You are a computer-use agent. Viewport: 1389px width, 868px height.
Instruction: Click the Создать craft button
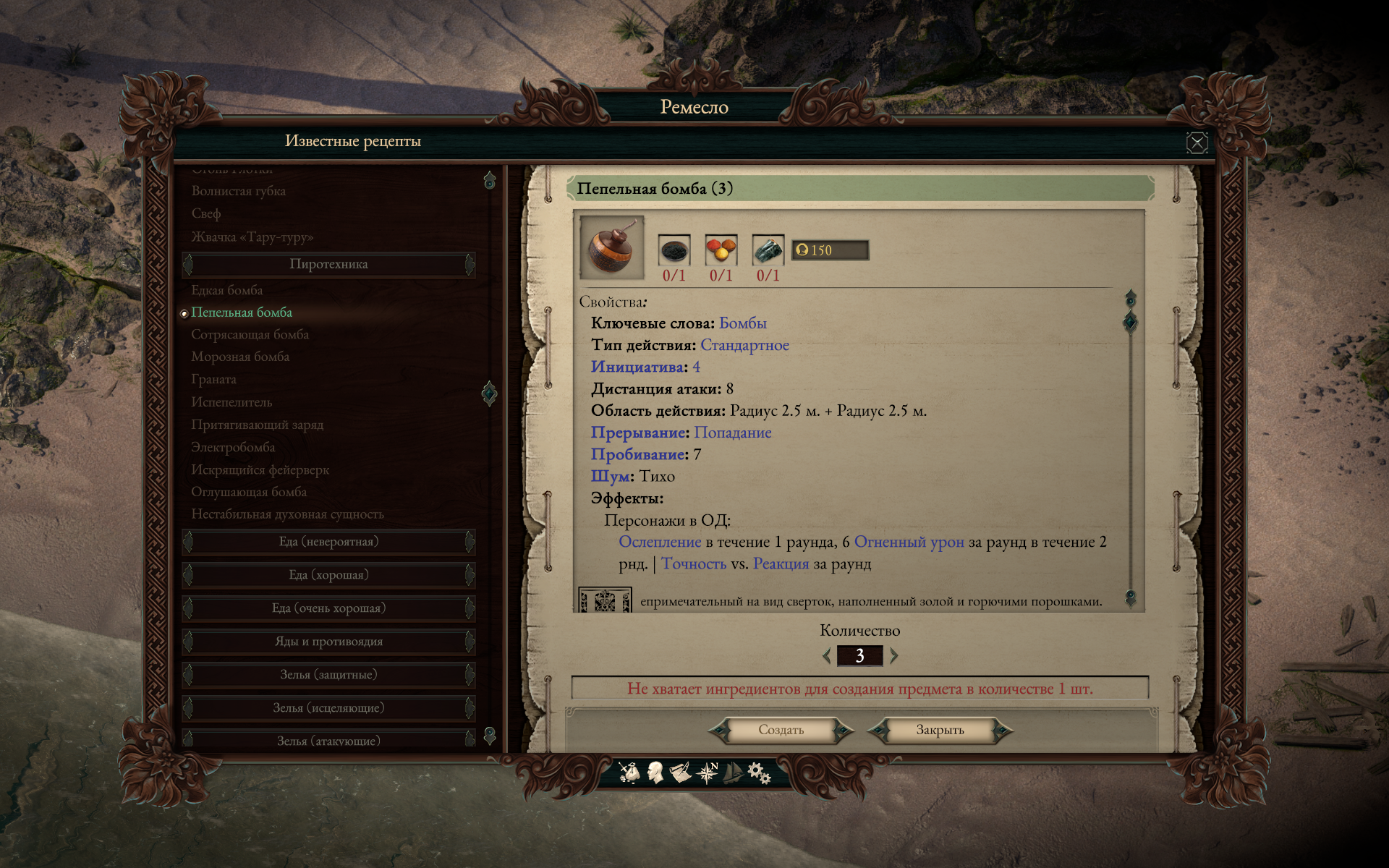781,731
